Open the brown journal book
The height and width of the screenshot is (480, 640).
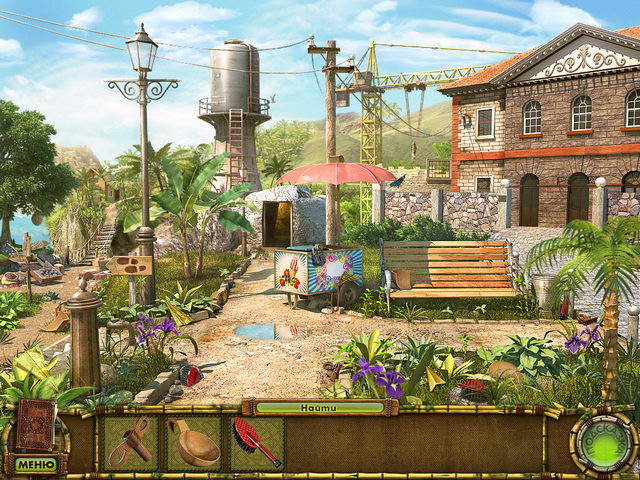click(x=34, y=424)
